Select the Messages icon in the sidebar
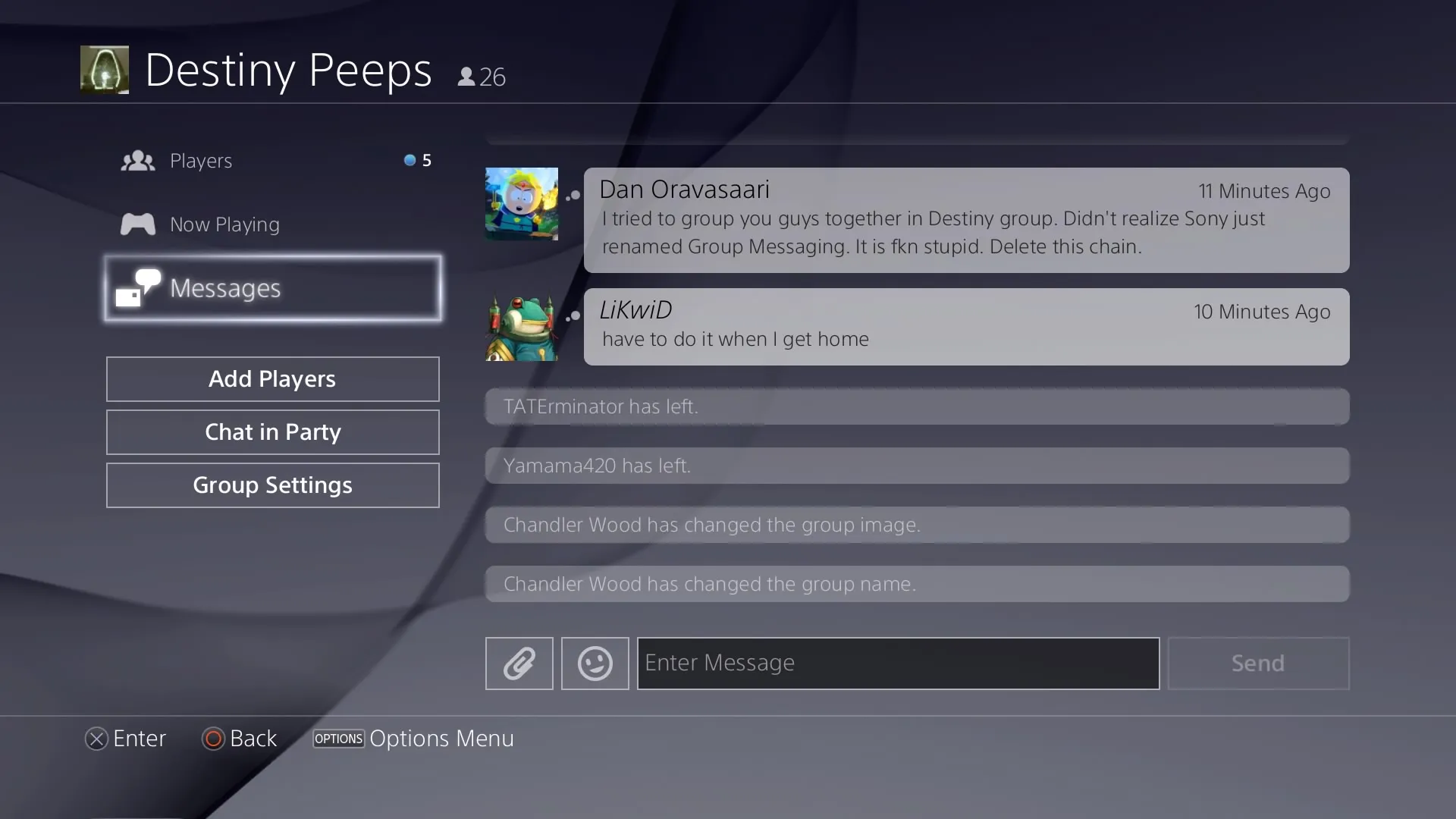The image size is (1456, 819). pos(139,287)
